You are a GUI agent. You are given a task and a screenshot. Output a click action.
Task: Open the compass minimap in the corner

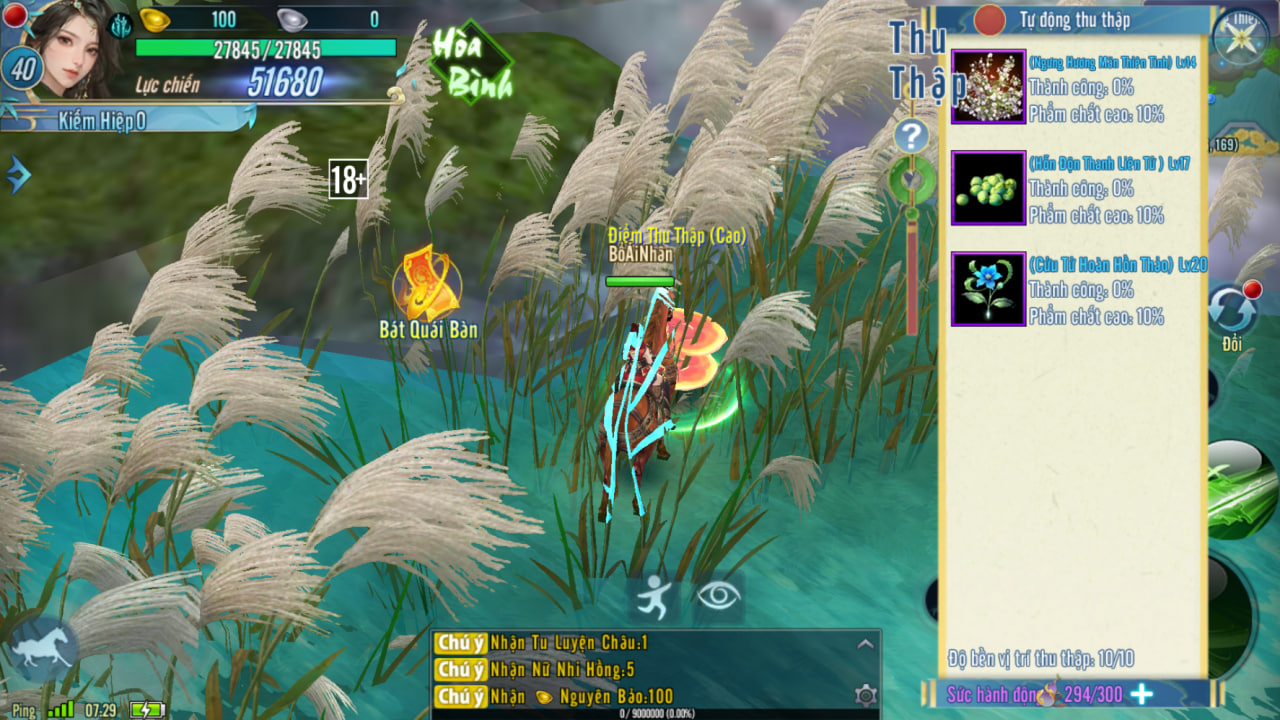(x=1240, y=38)
